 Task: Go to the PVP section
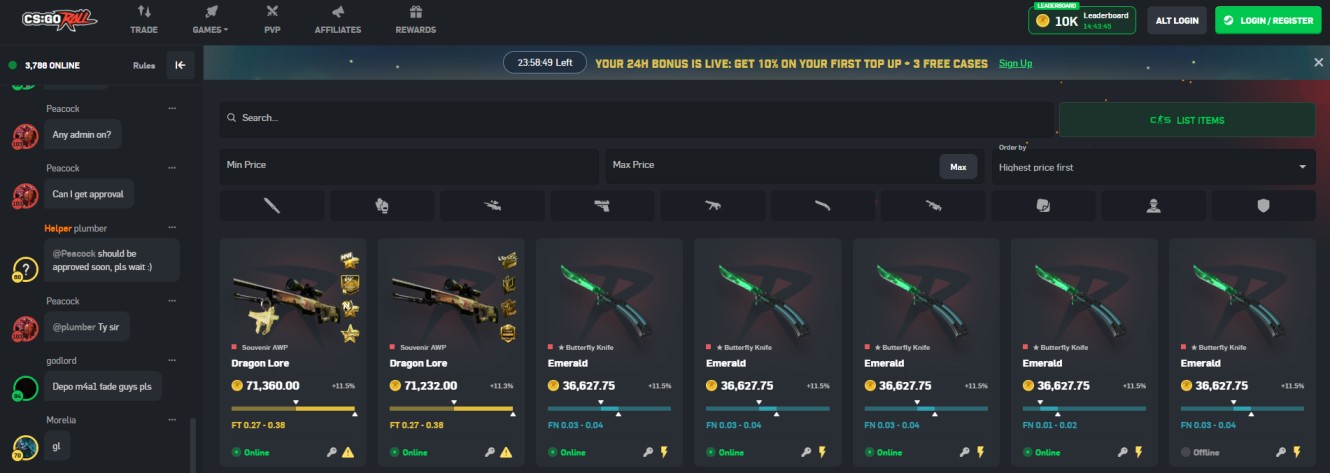pos(272,19)
